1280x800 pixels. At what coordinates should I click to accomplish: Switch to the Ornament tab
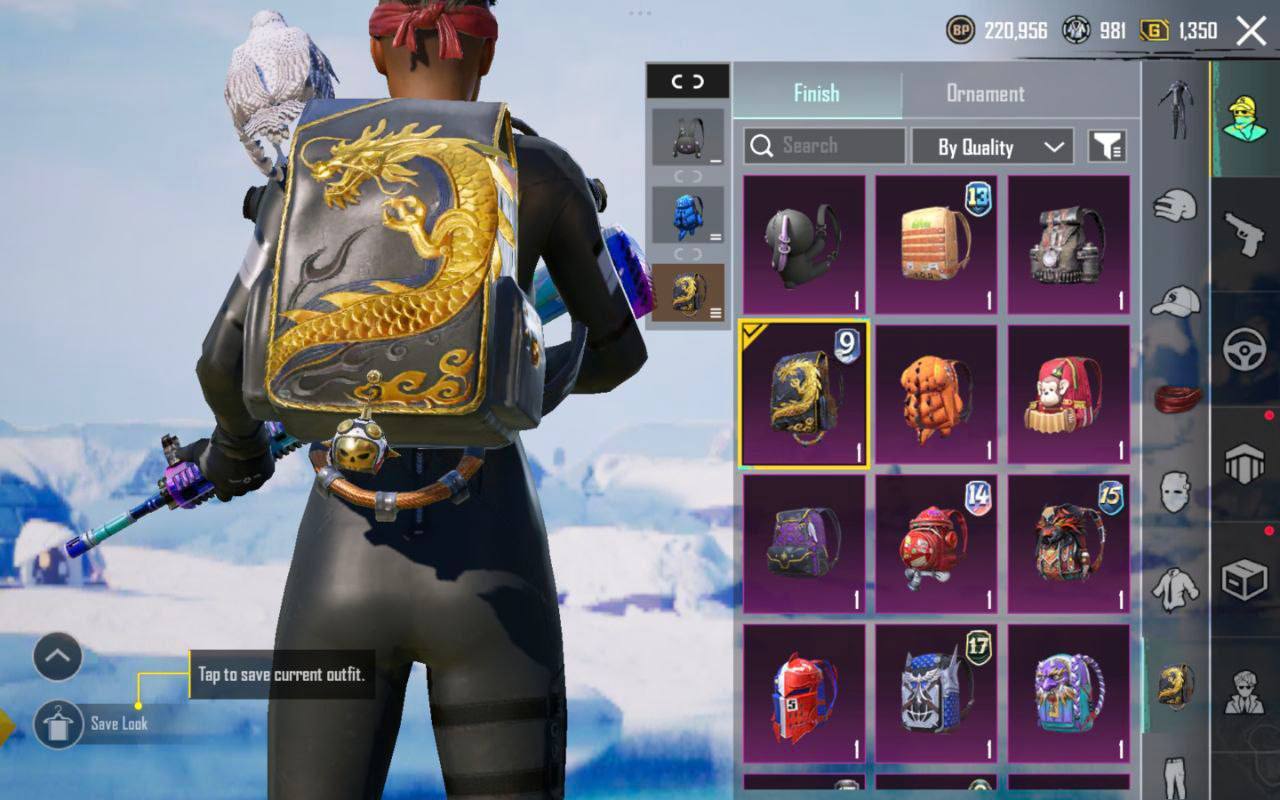(x=985, y=94)
